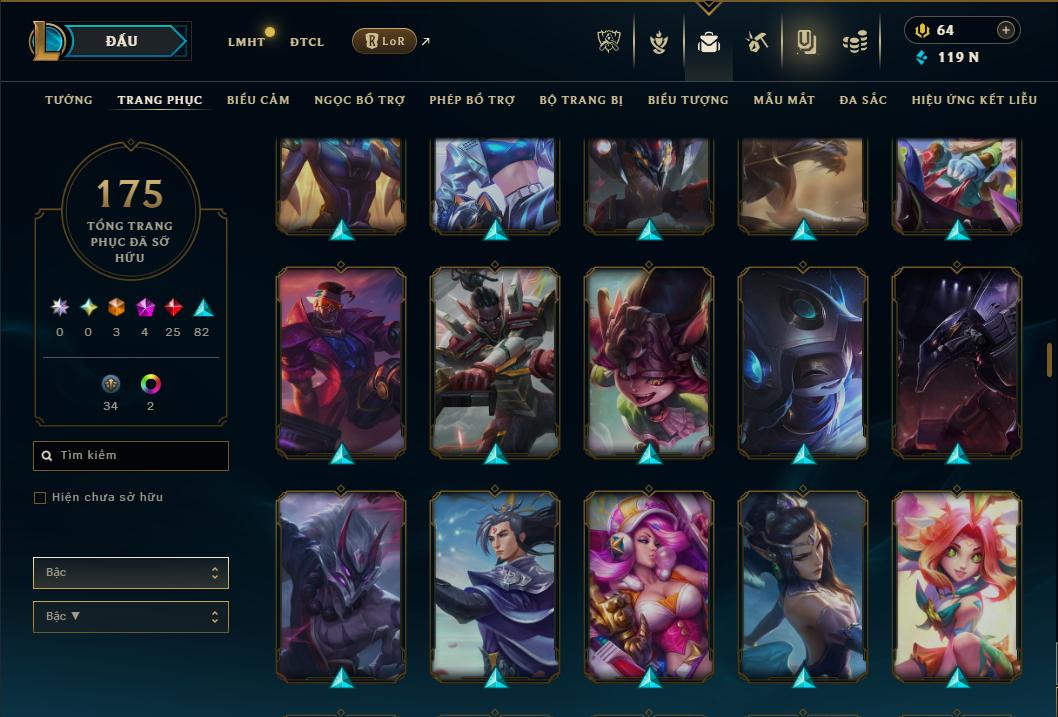Viewport: 1058px width, 717px height.
Task: Click the ĐẤU play button
Action: 120,41
